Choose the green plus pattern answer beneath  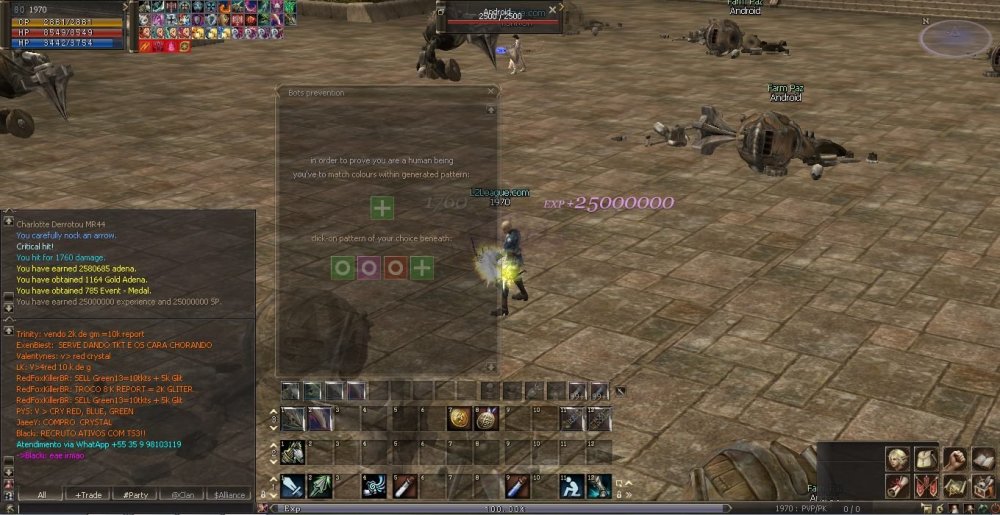[422, 268]
